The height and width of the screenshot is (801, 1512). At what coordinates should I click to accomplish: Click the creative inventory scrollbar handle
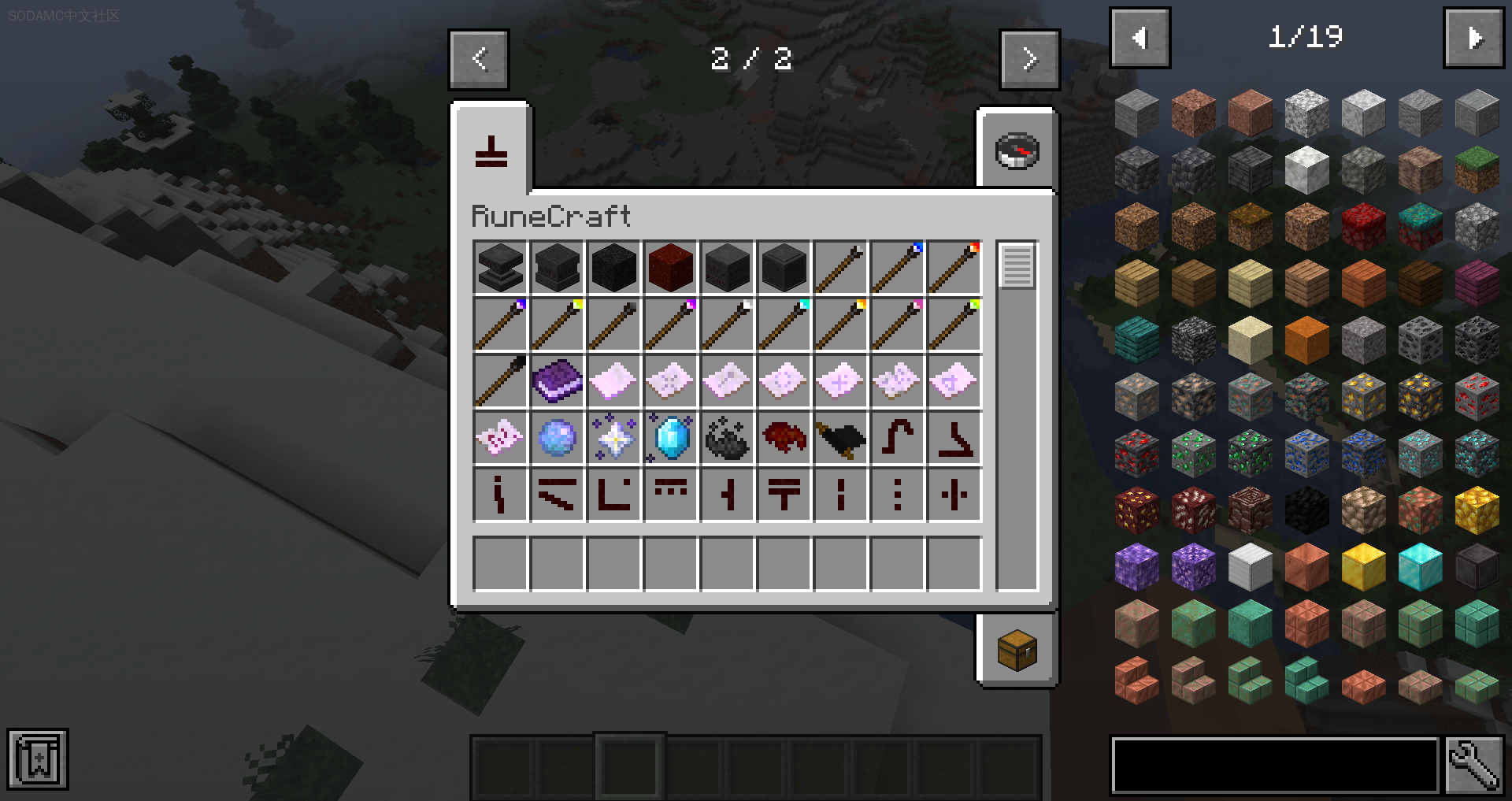tap(1017, 265)
